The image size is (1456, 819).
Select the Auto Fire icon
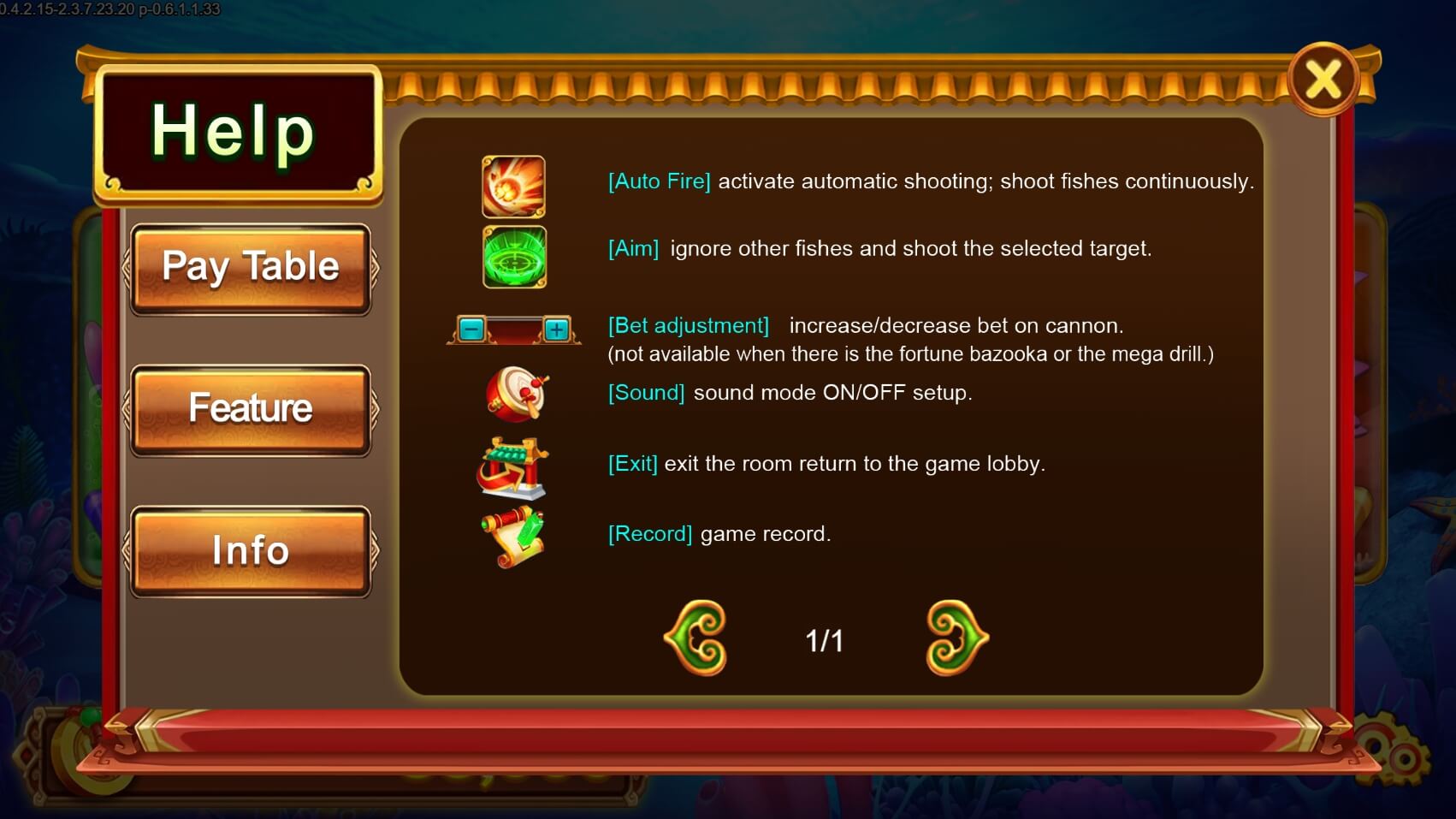click(513, 187)
